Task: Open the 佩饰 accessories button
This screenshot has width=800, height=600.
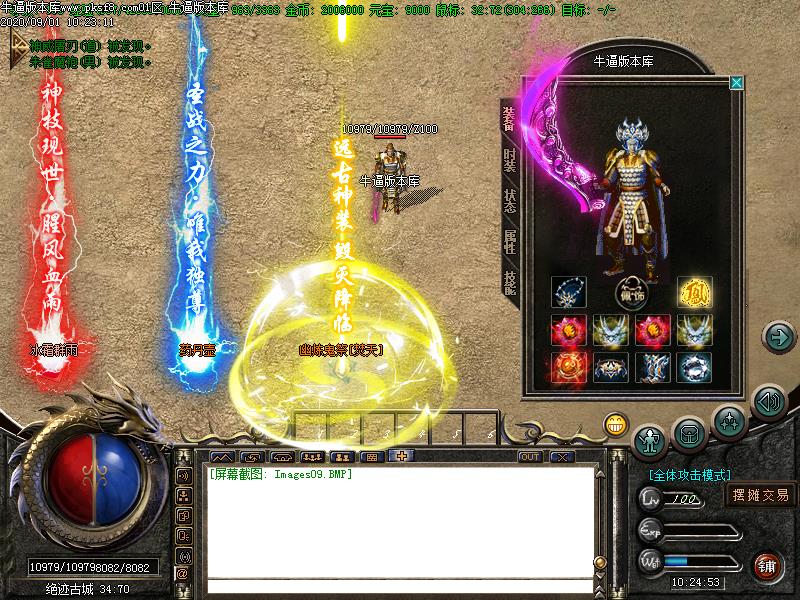Action: tap(630, 295)
